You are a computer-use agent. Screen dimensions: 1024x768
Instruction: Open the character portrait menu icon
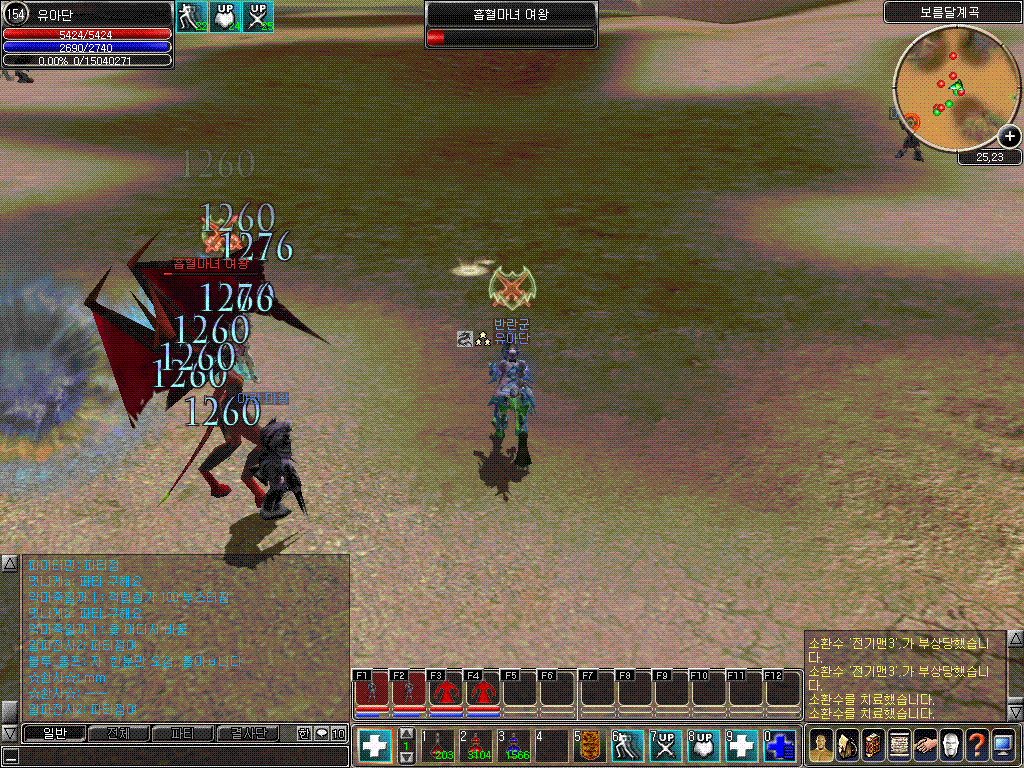coord(820,746)
